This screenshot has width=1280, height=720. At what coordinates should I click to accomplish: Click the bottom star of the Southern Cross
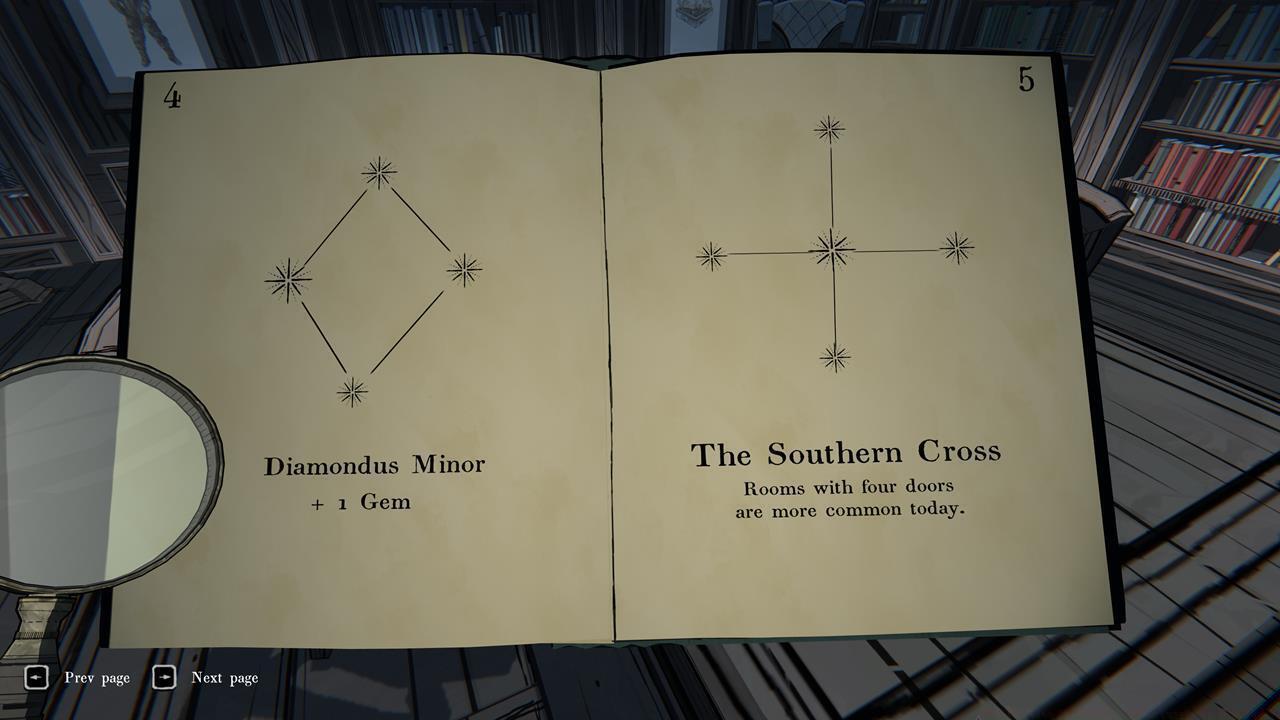[x=835, y=355]
